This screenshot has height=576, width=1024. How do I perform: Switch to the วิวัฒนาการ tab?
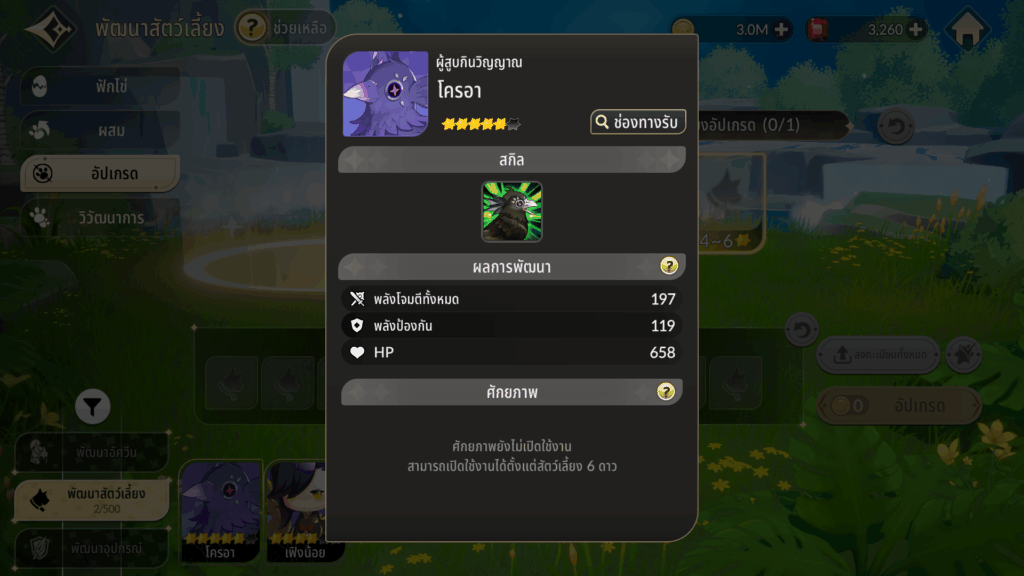coord(98,217)
